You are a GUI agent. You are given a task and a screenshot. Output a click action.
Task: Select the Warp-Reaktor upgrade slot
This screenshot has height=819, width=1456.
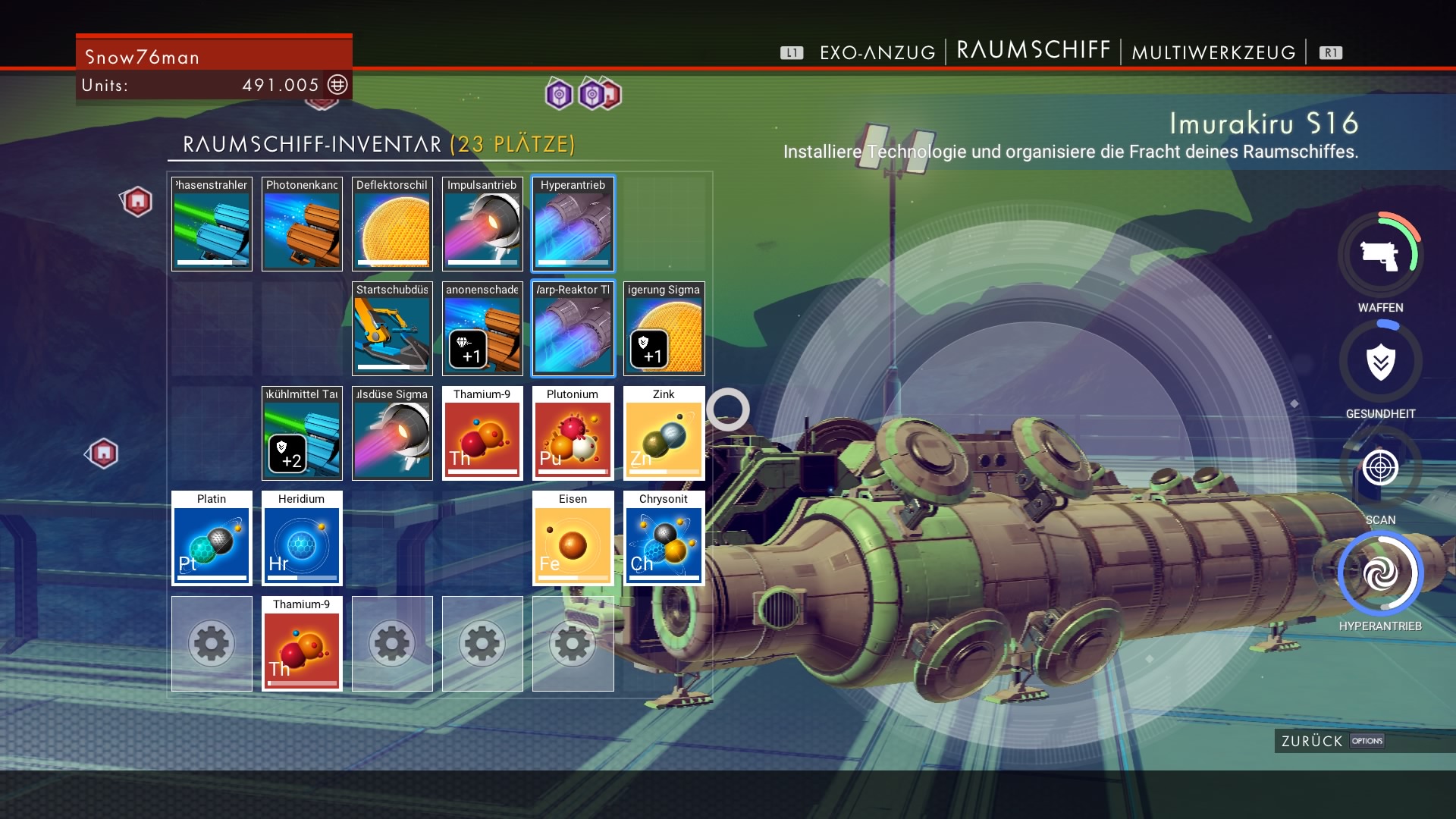(x=573, y=329)
